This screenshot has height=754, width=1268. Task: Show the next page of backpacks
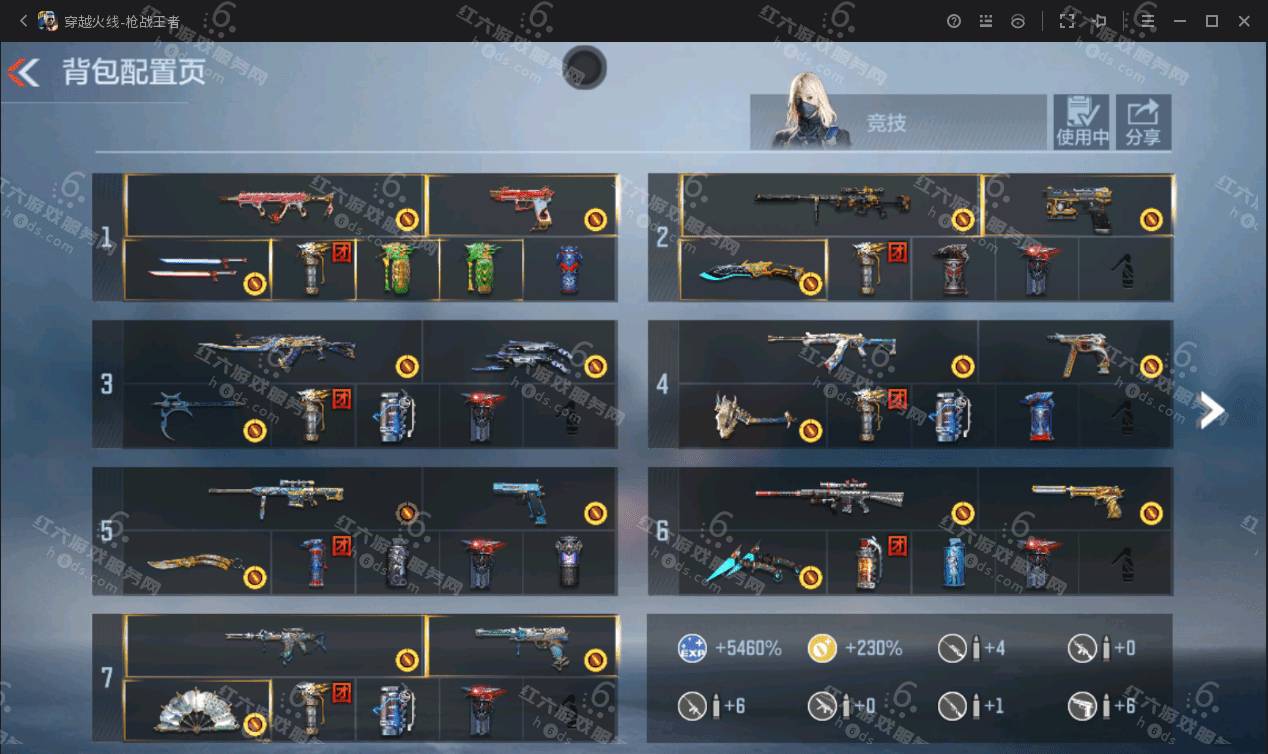(x=1211, y=410)
